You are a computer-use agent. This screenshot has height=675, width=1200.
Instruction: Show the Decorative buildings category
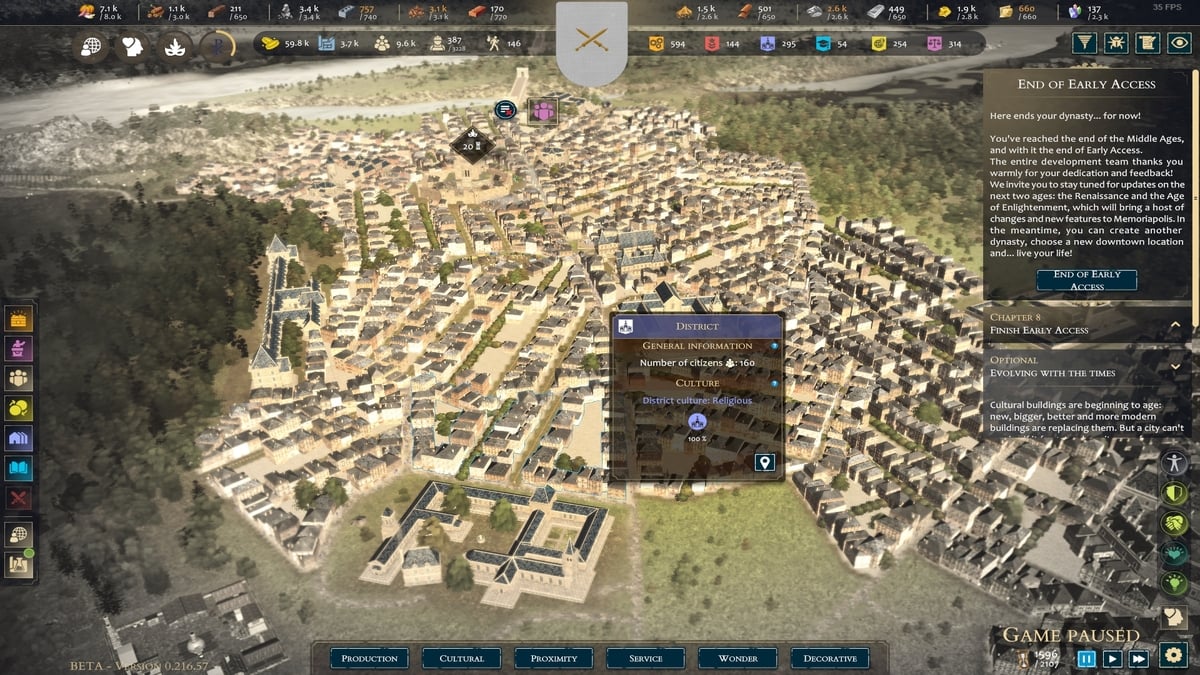click(830, 658)
